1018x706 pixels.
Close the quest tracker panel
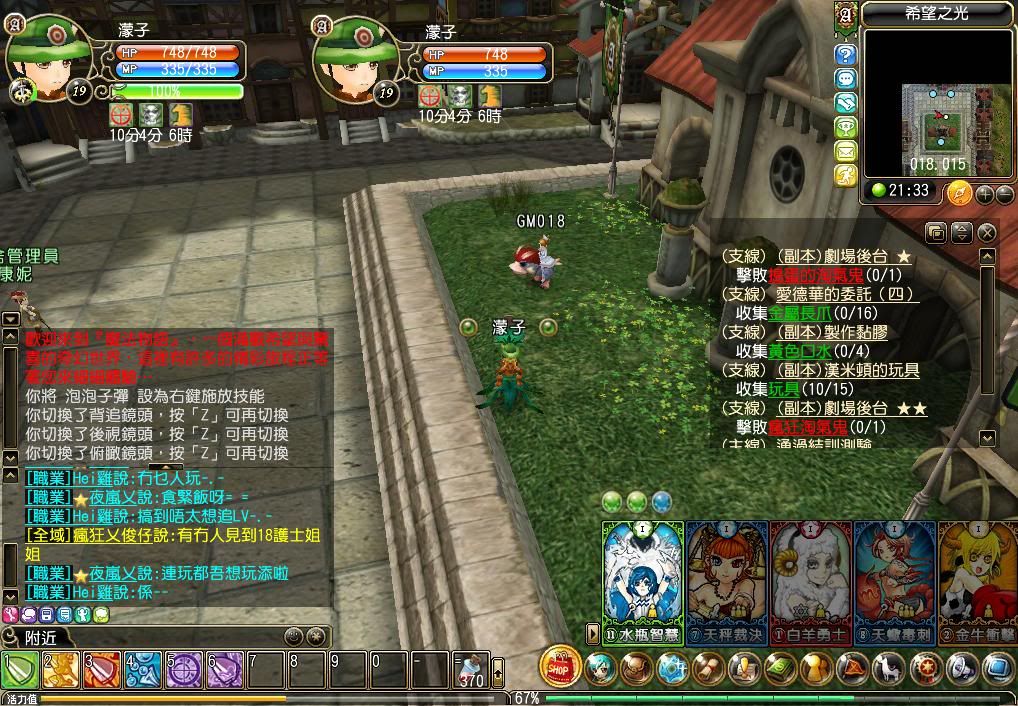pos(987,233)
